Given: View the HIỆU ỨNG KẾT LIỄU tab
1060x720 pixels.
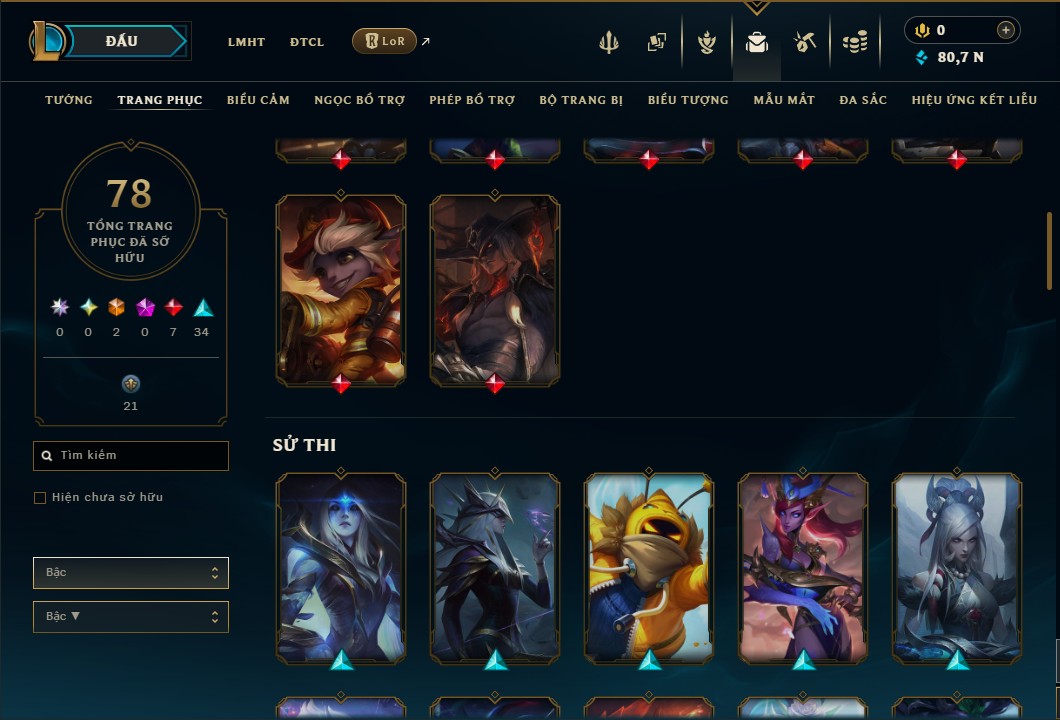Looking at the screenshot, I should [x=974, y=100].
